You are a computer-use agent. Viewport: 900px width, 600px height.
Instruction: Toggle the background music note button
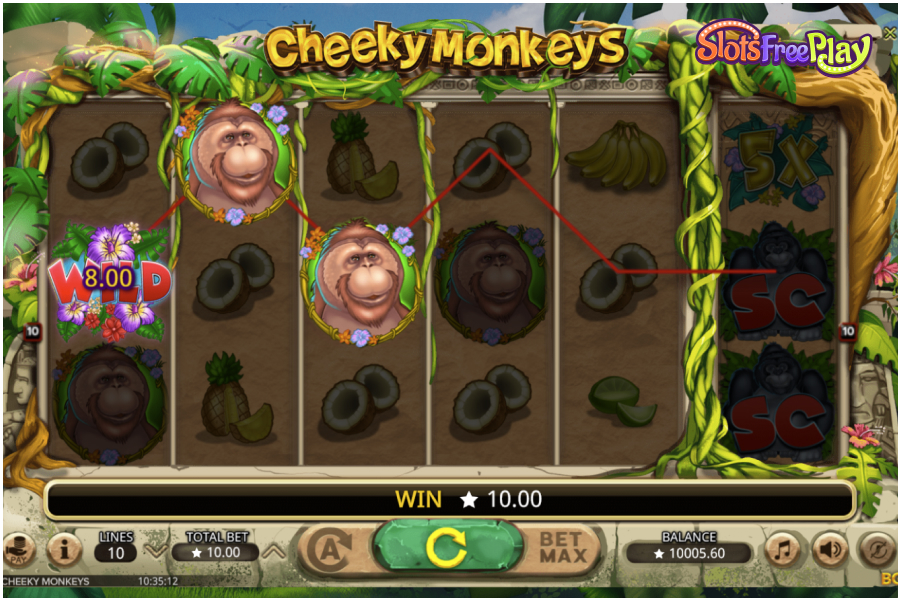(x=782, y=549)
